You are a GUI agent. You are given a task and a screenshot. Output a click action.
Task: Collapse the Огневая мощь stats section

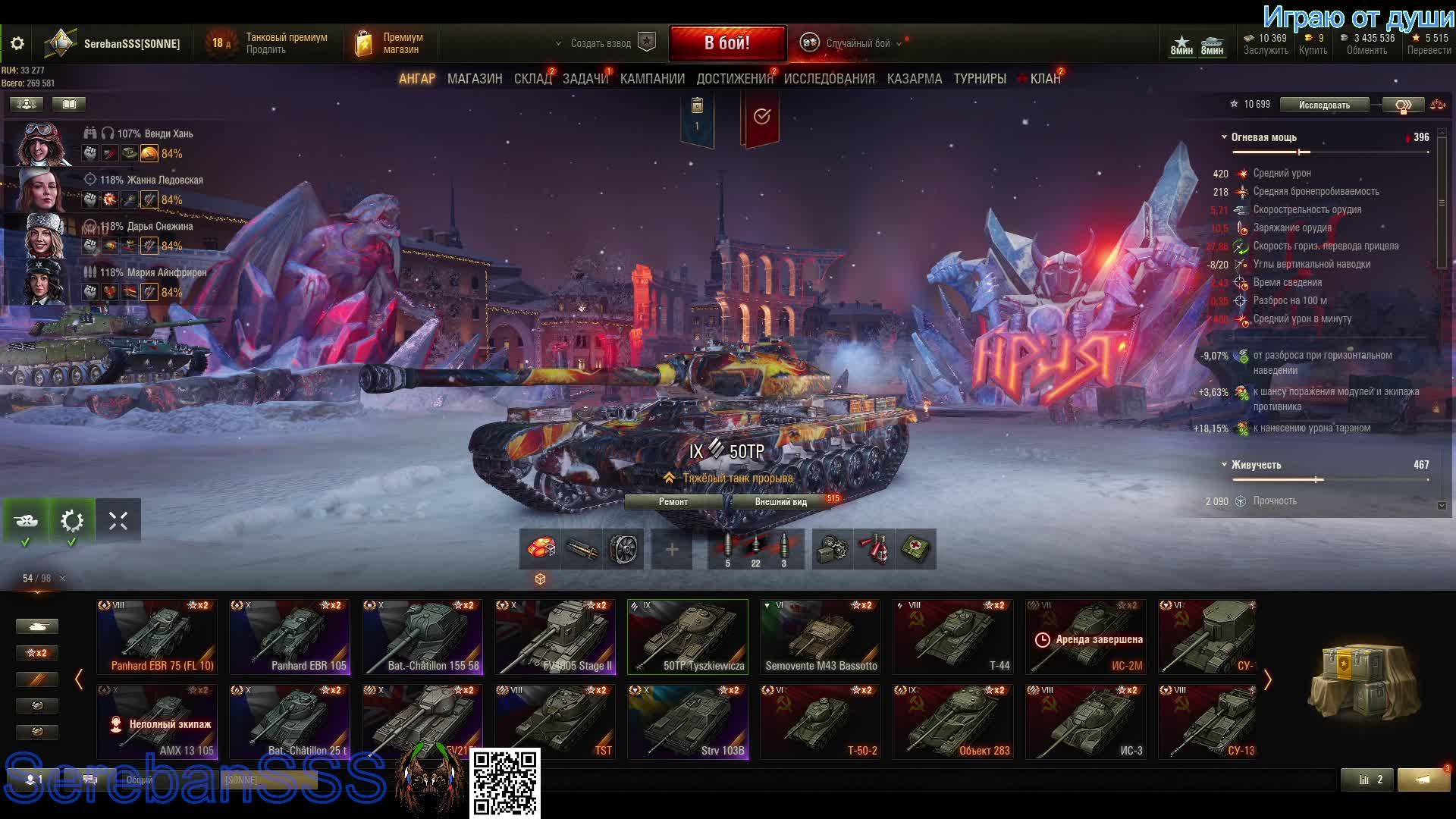coord(1224,137)
